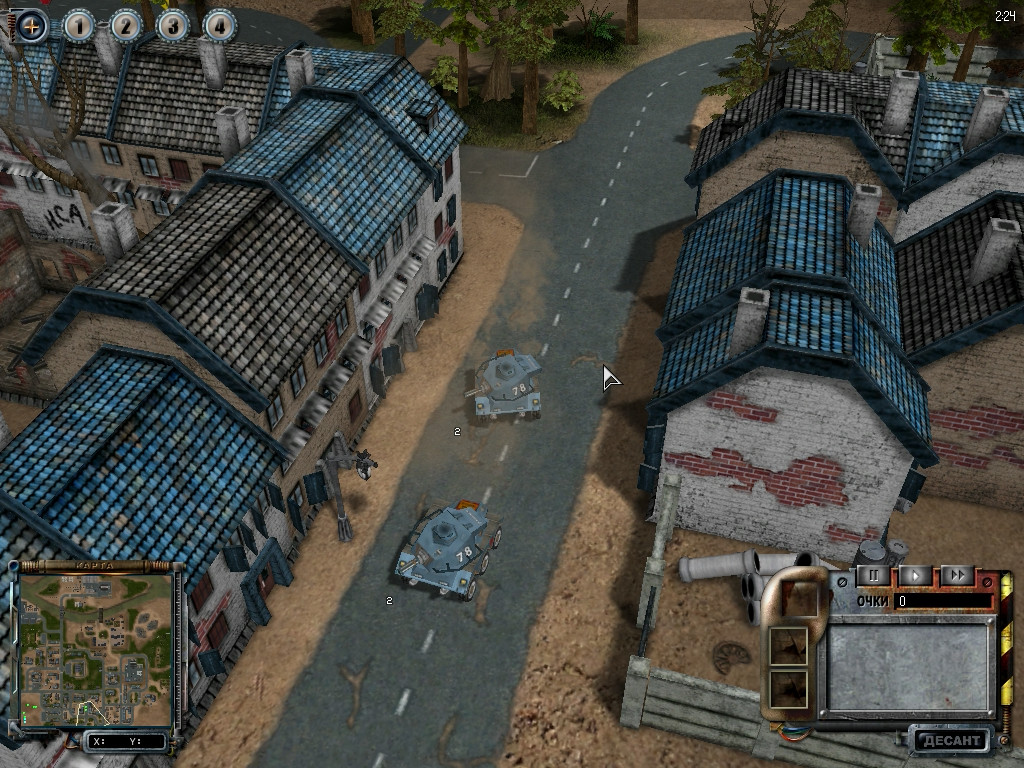Select the tank marked 78 near the cursor
Screen dimensions: 1024x768
509,385
